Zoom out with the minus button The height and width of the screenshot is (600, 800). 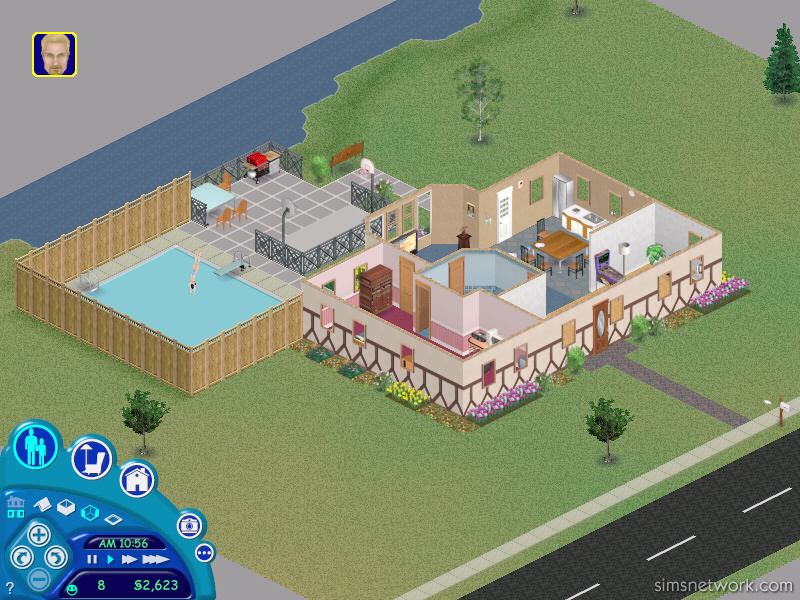coord(38,578)
